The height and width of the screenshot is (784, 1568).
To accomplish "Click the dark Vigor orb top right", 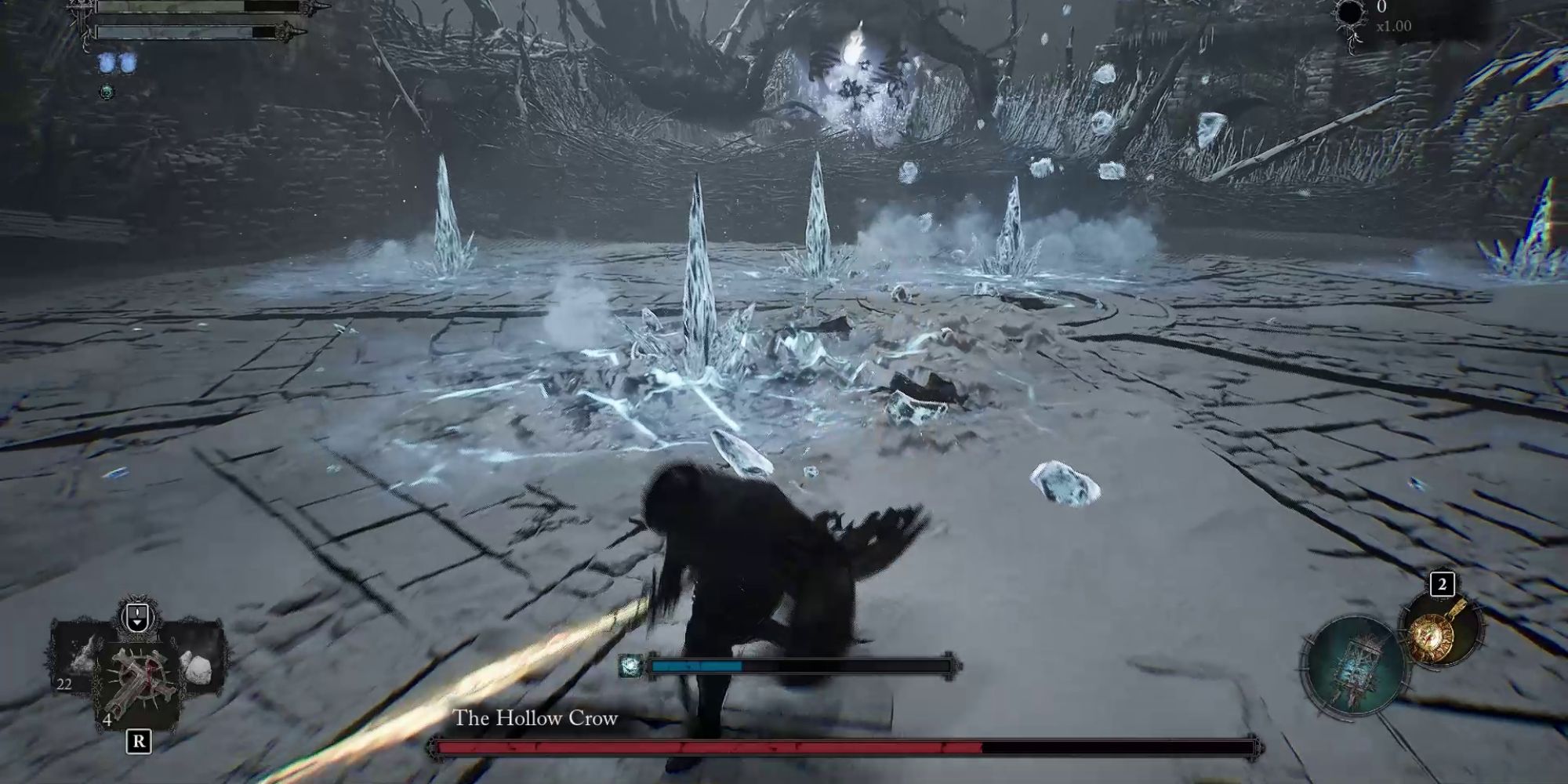I will pos(1352,14).
